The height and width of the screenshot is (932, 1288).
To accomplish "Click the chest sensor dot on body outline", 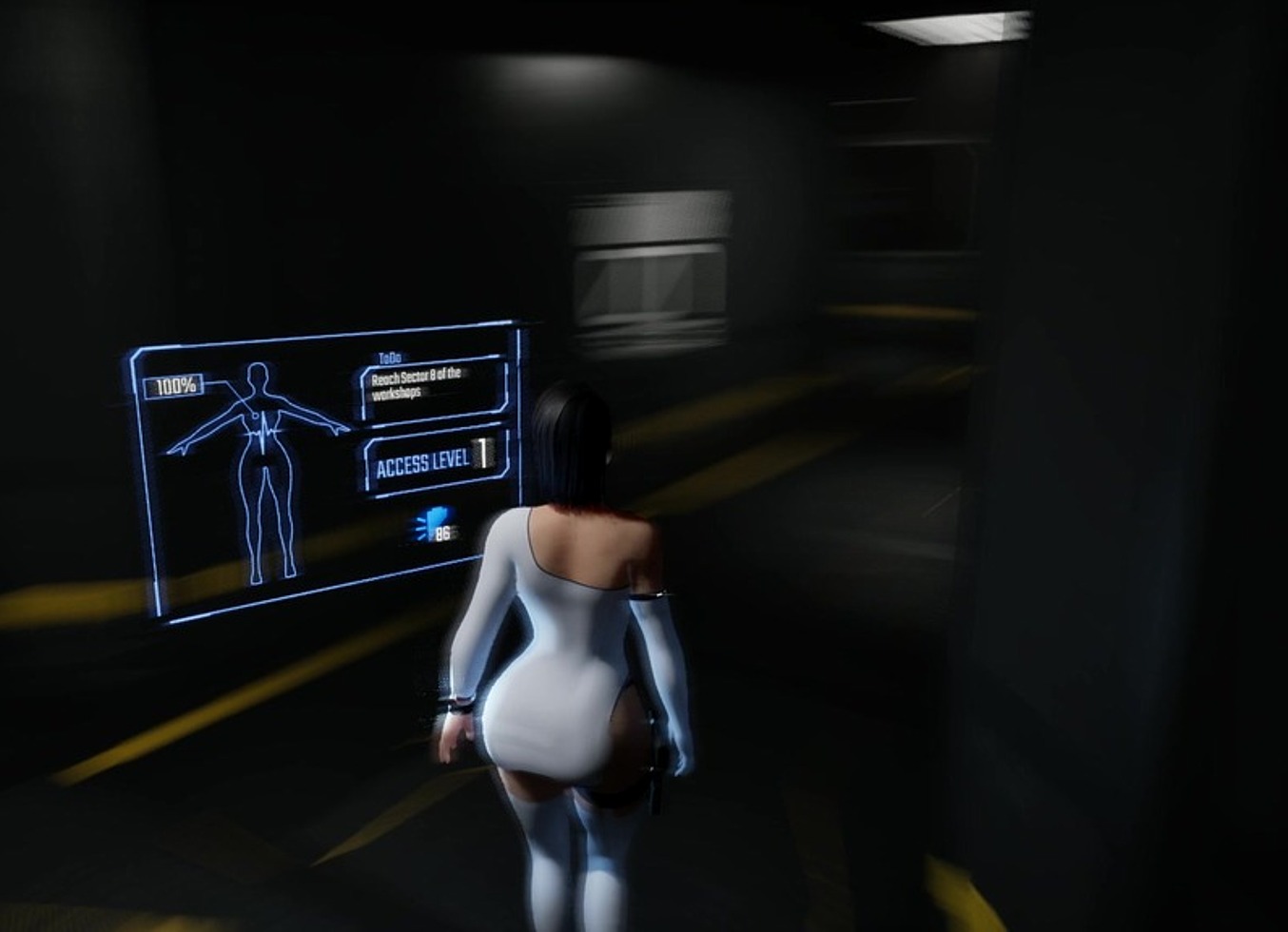I will (x=255, y=415).
